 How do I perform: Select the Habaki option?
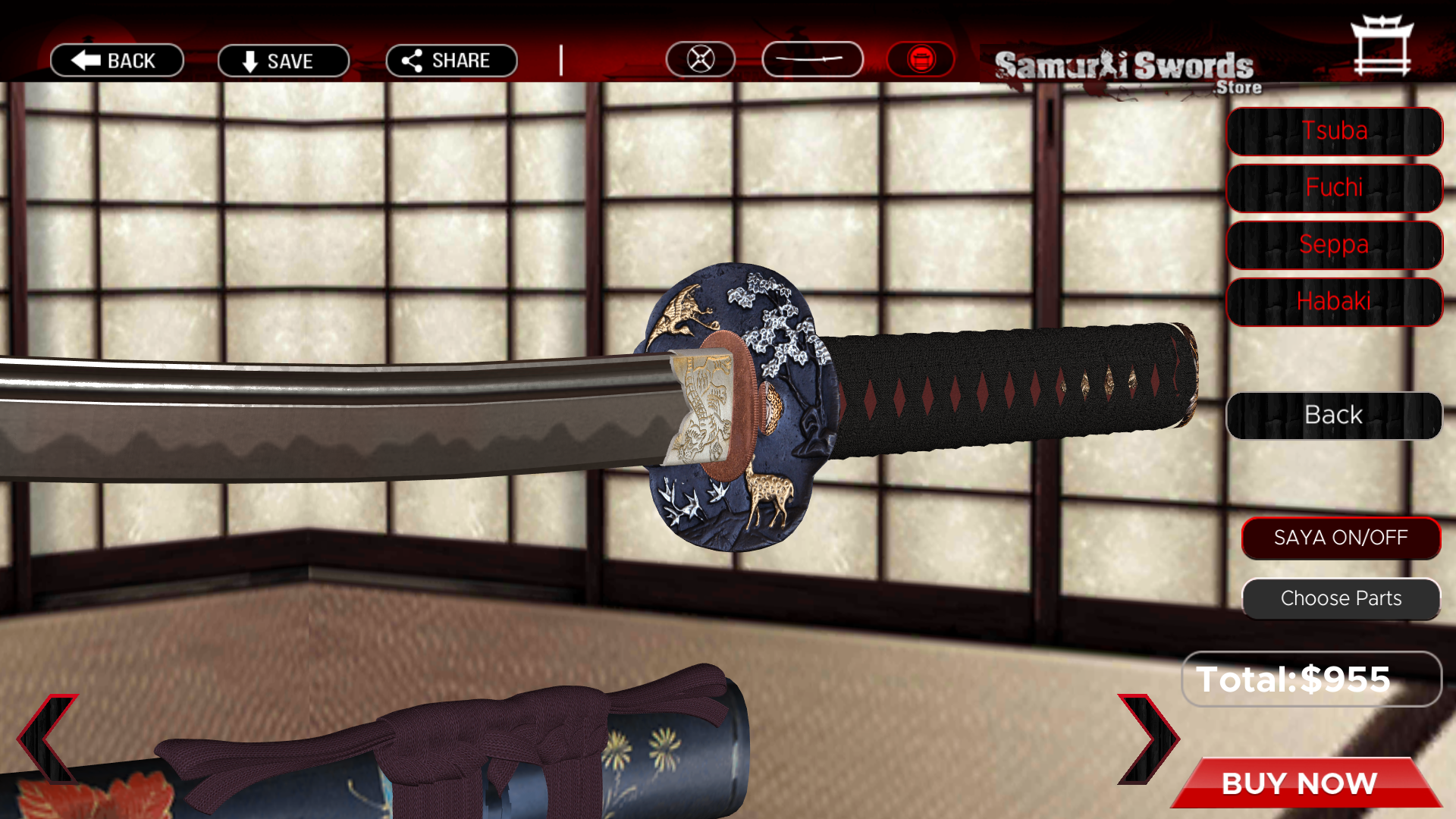click(1333, 301)
